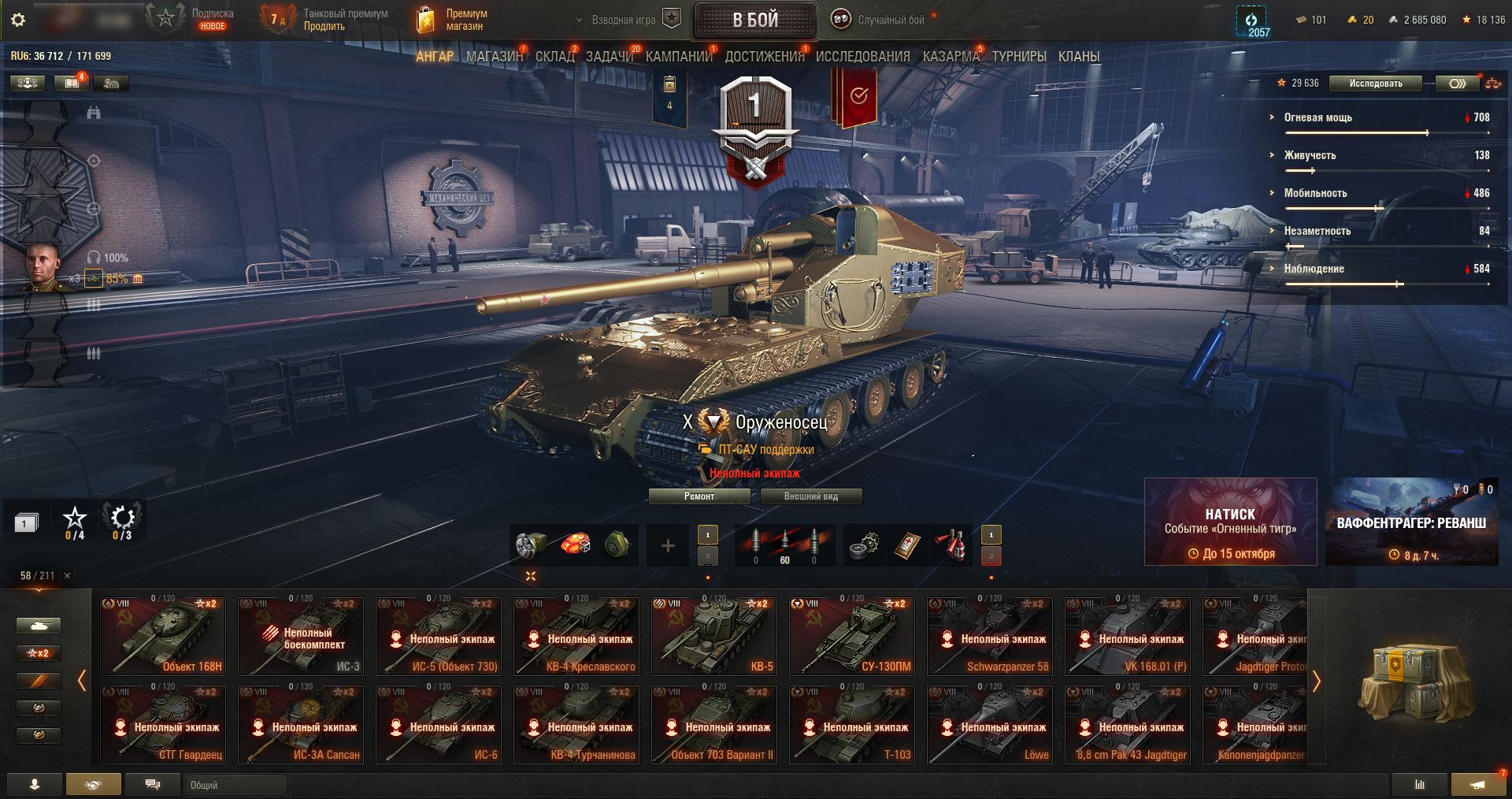Screen dimensions: 1512x799
Task: Go to the ЗАДАЧИ tab
Action: point(610,57)
